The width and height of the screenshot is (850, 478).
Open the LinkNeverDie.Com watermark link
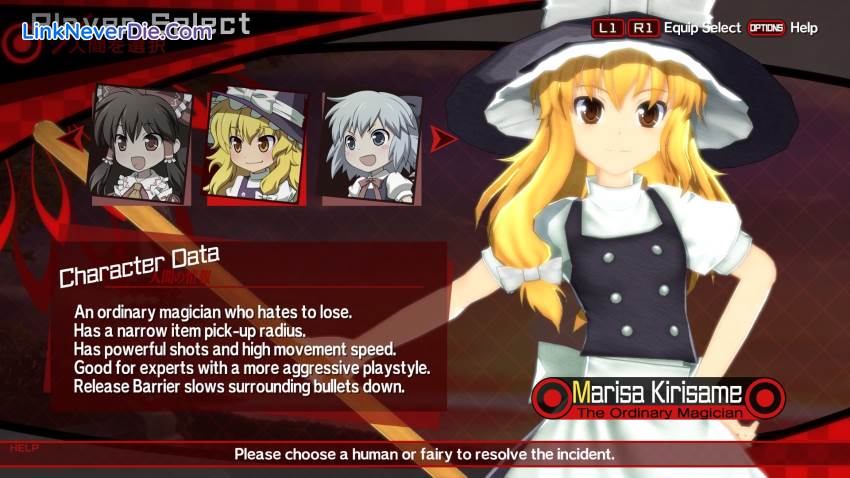coord(117,32)
